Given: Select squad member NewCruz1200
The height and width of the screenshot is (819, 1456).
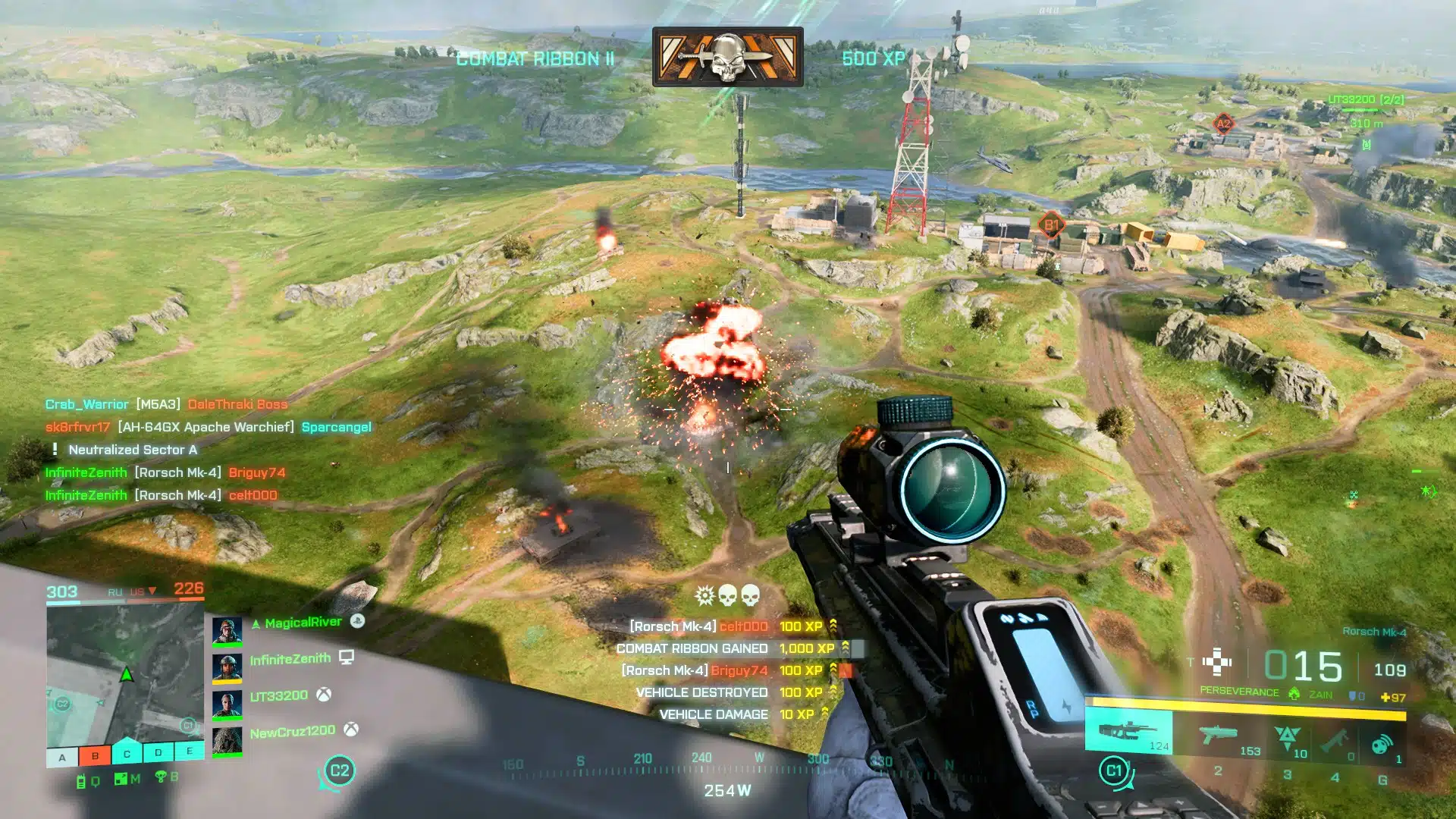Looking at the screenshot, I should [x=292, y=732].
